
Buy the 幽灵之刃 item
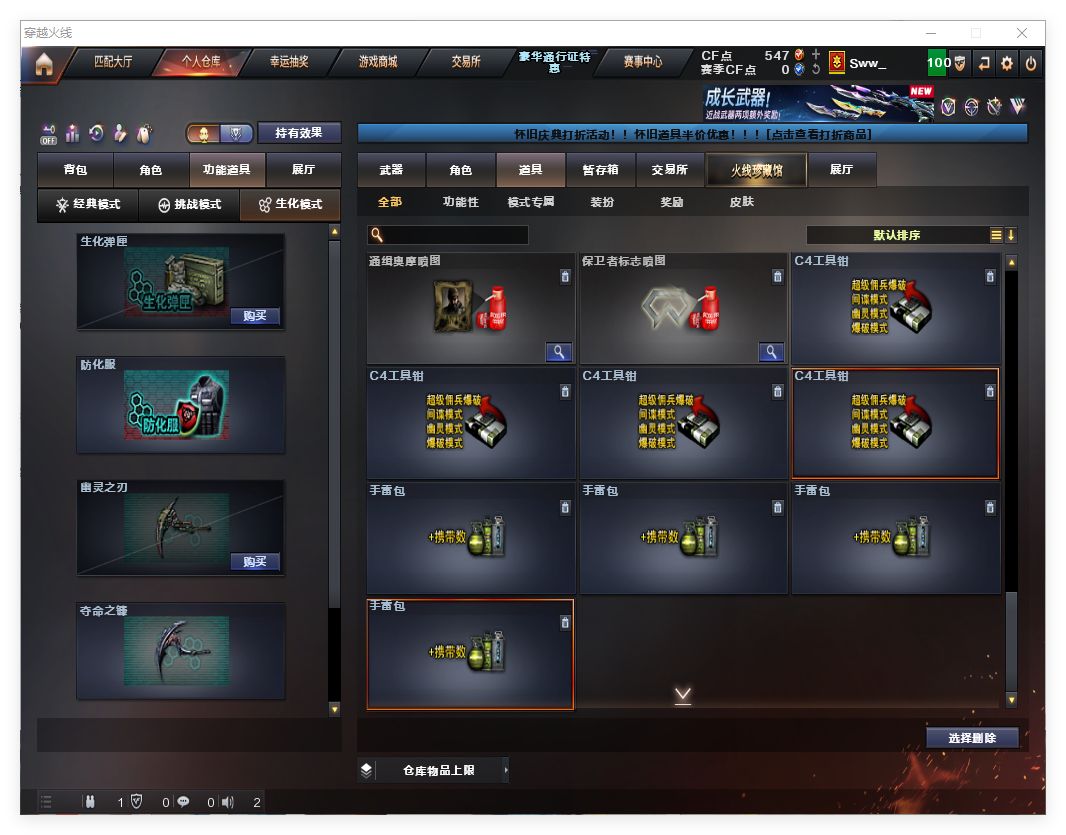click(254, 561)
